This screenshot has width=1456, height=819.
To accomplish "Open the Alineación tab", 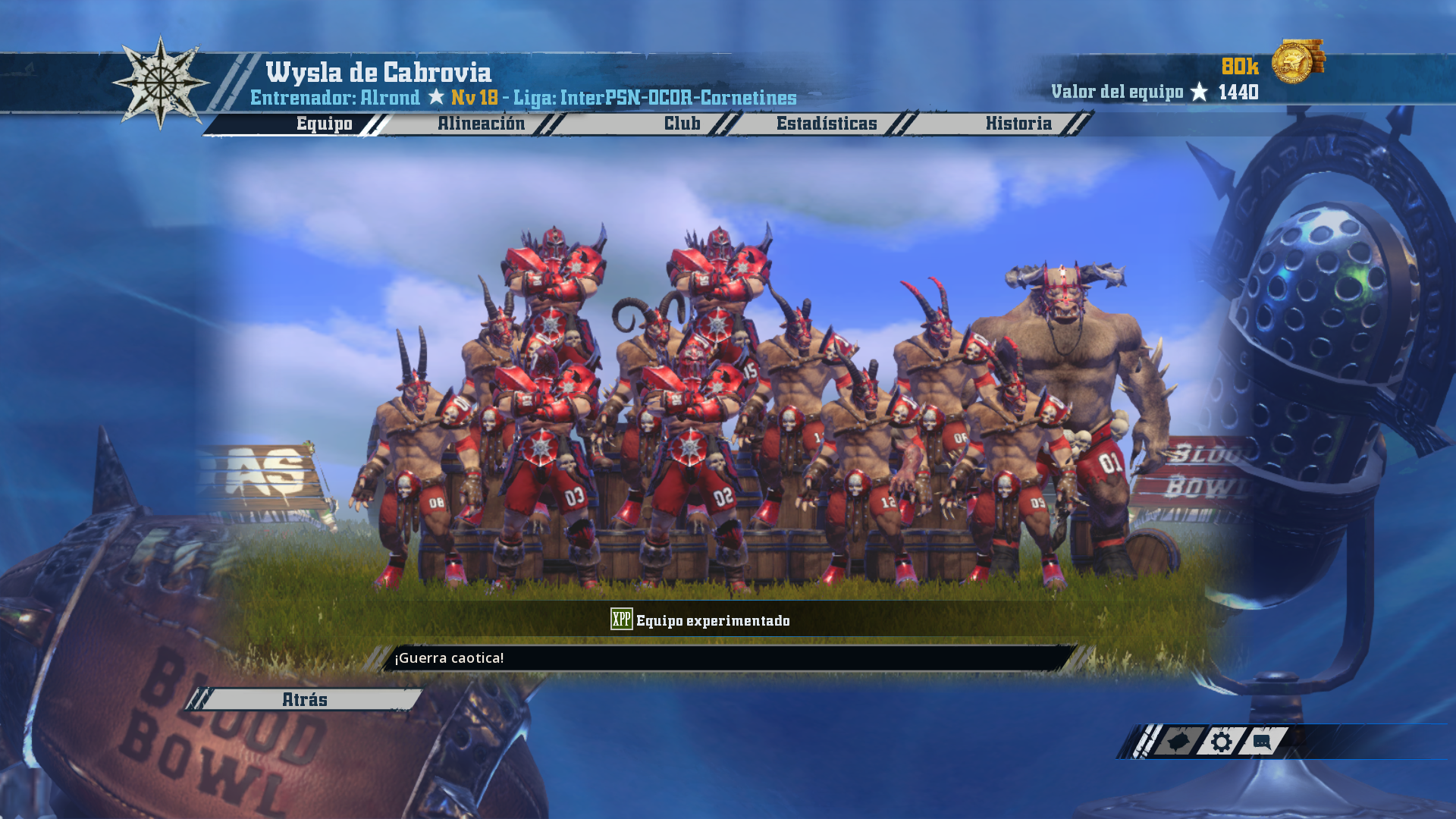I will tap(481, 124).
